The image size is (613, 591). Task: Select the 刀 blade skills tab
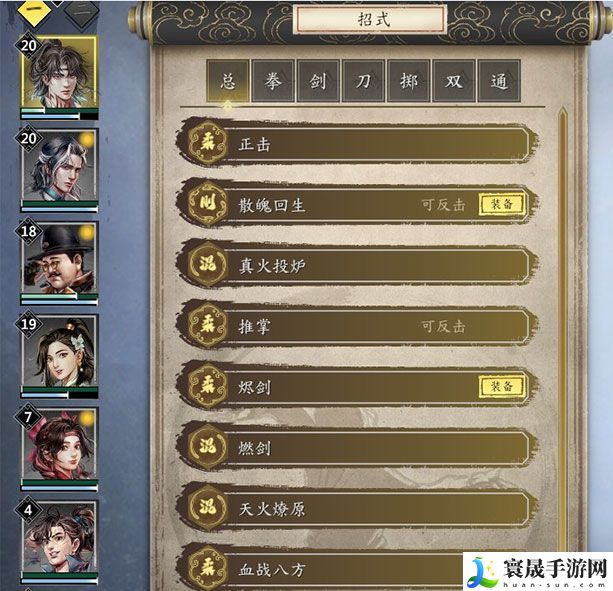(x=362, y=81)
